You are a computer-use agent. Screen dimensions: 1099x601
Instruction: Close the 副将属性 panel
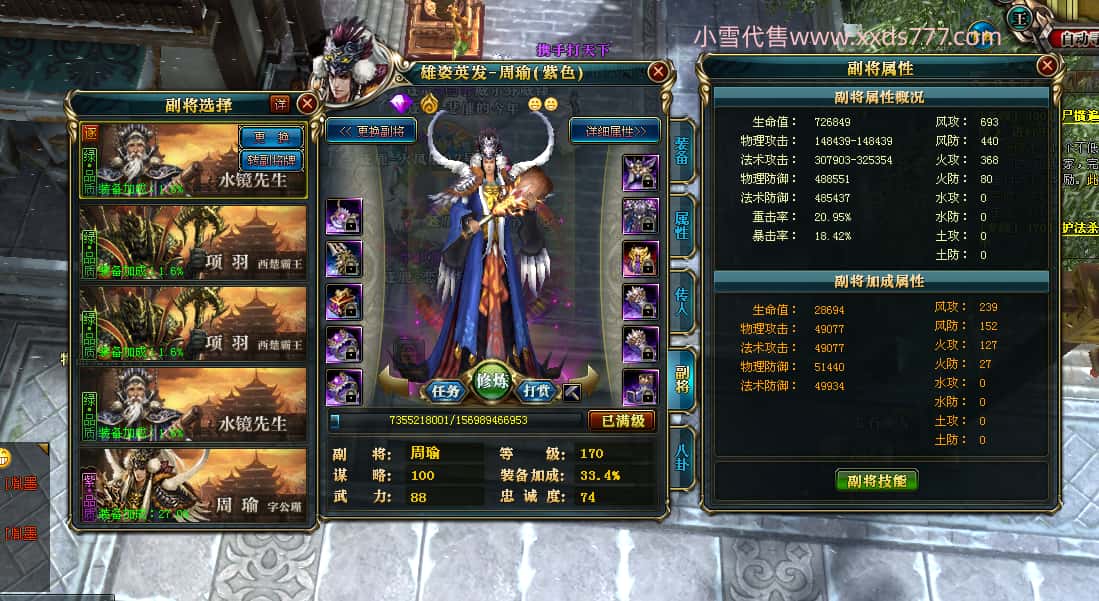click(1047, 66)
